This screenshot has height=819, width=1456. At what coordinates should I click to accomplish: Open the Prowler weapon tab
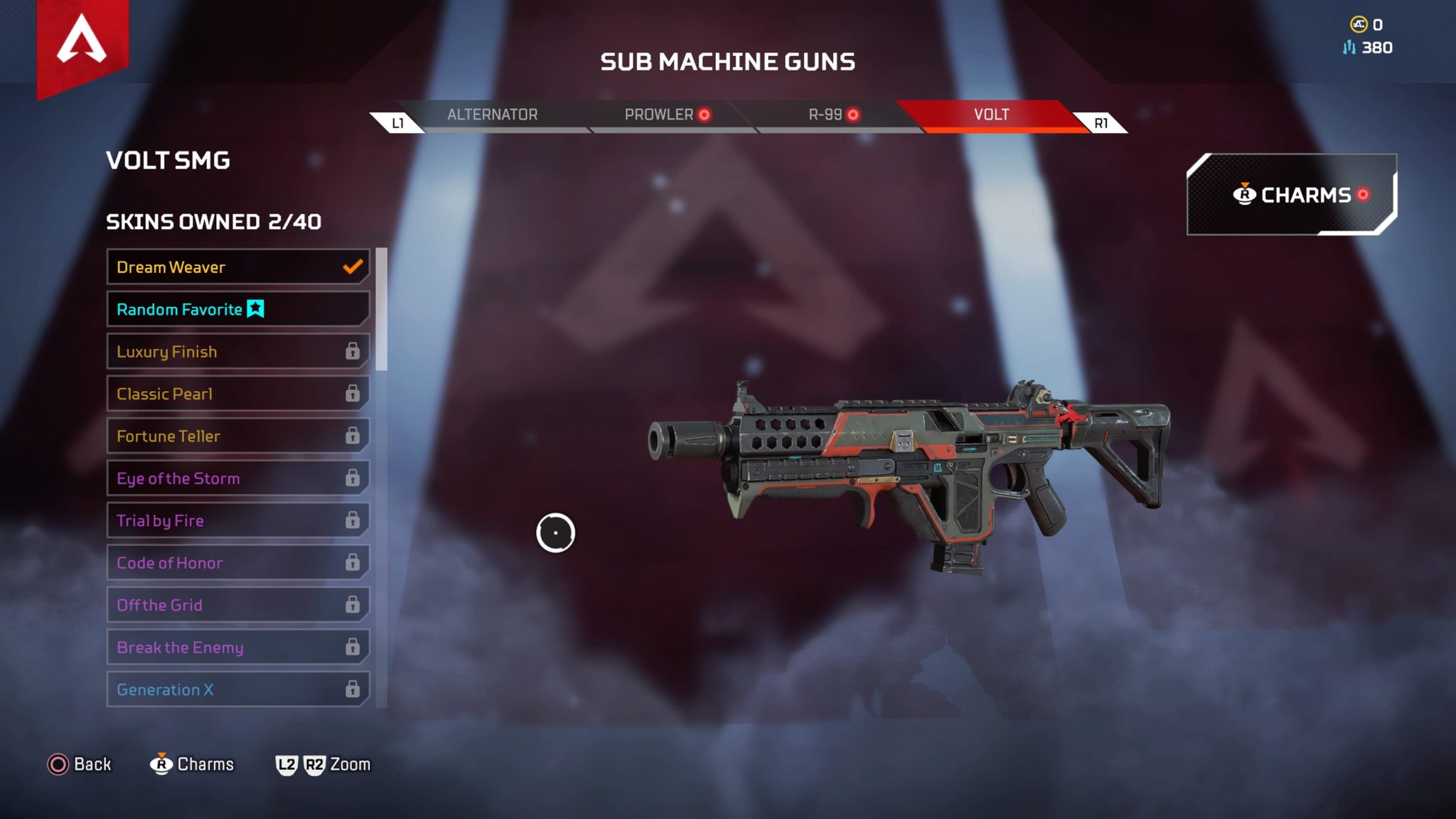pos(659,115)
